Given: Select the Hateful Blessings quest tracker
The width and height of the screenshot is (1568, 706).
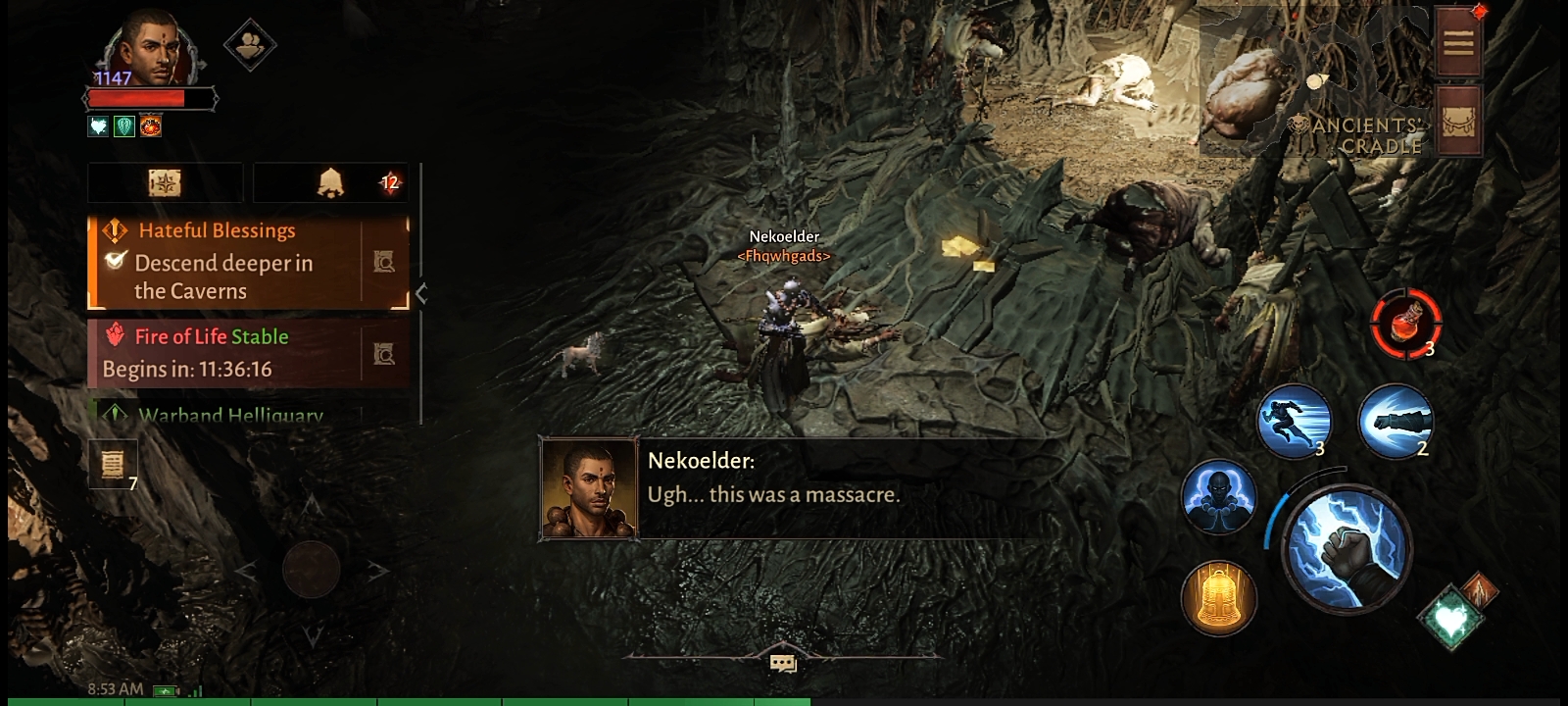Looking at the screenshot, I should coord(225,262).
